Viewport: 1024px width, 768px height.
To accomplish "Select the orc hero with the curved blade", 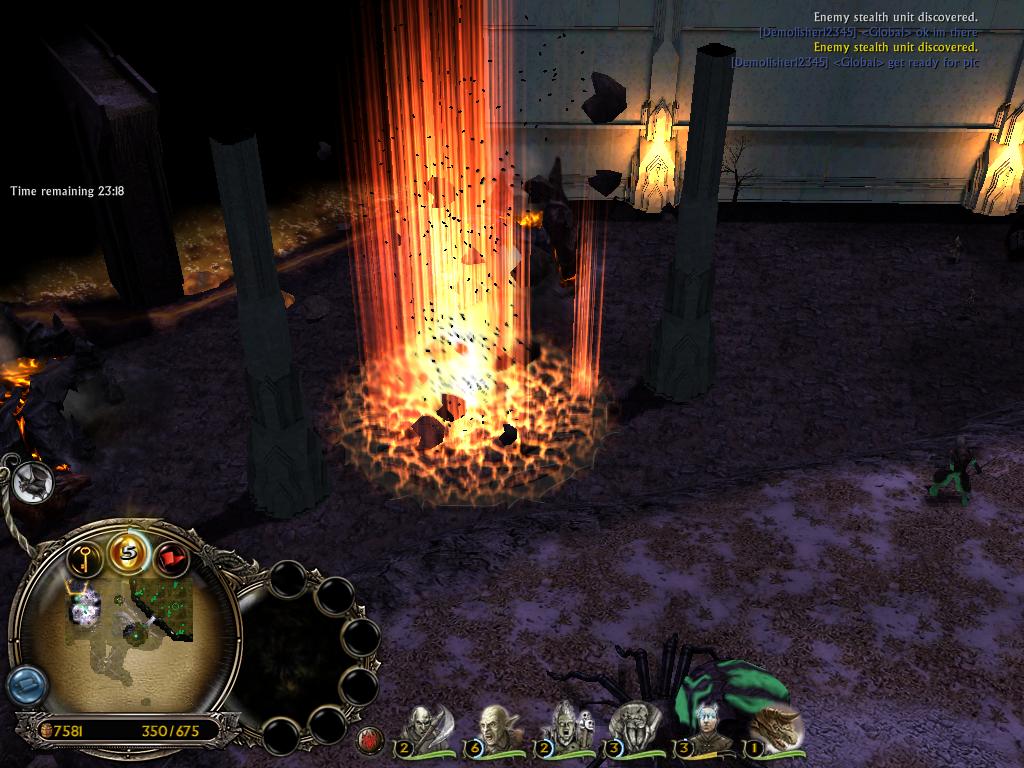I will 424,729.
